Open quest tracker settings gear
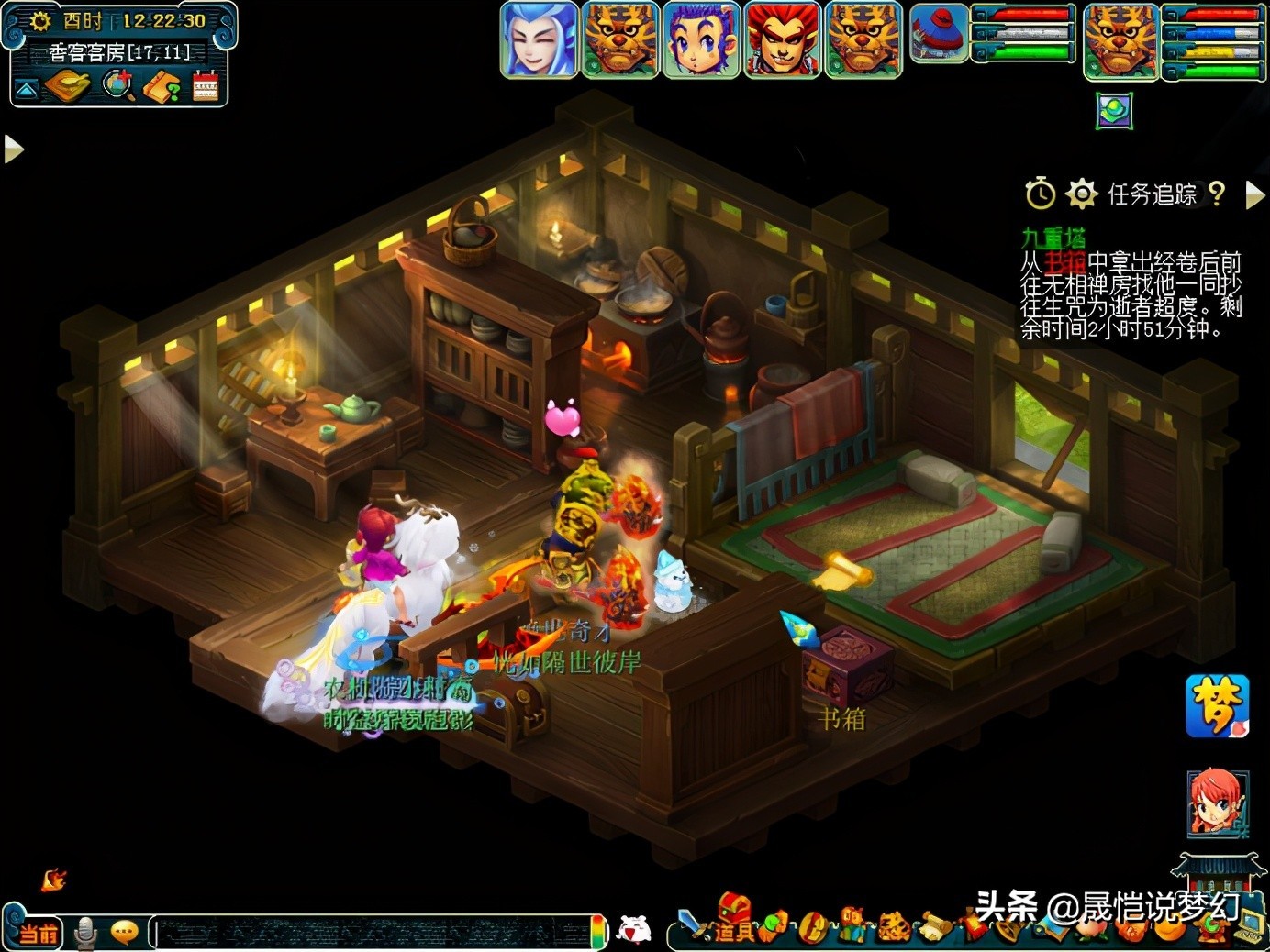Image resolution: width=1270 pixels, height=952 pixels. click(x=1082, y=194)
